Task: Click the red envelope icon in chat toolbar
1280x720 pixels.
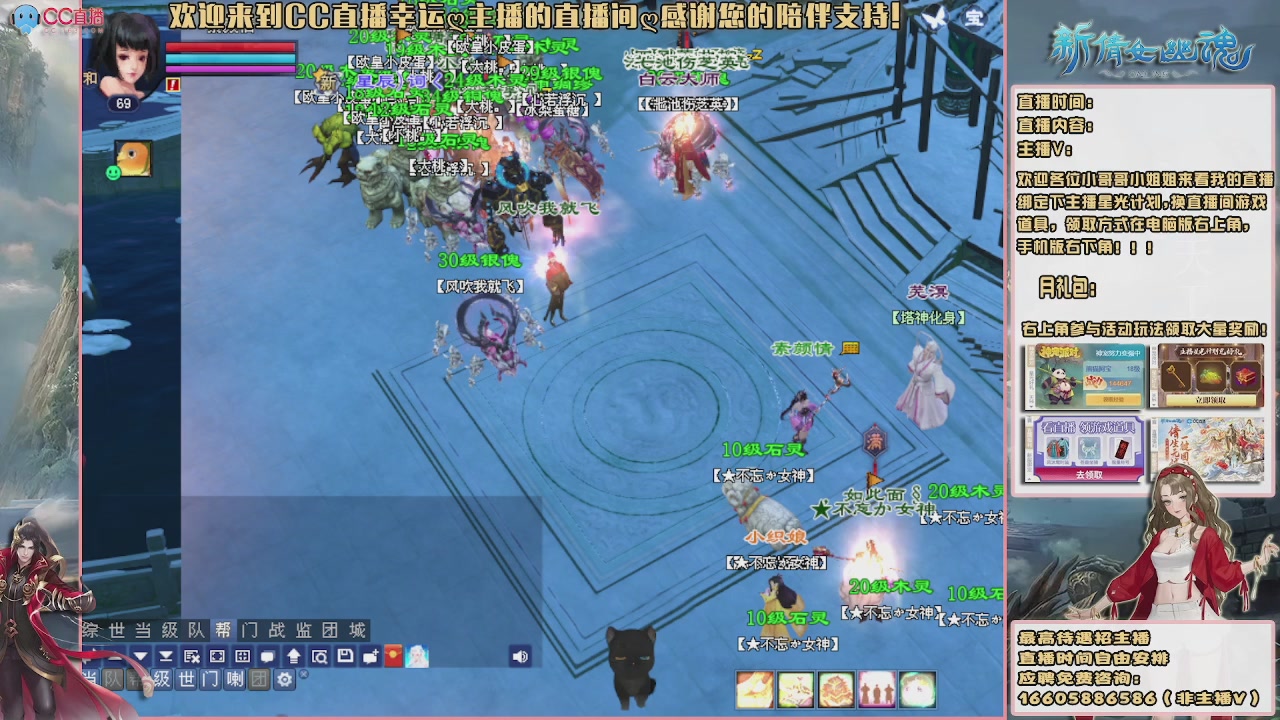Action: coord(391,656)
